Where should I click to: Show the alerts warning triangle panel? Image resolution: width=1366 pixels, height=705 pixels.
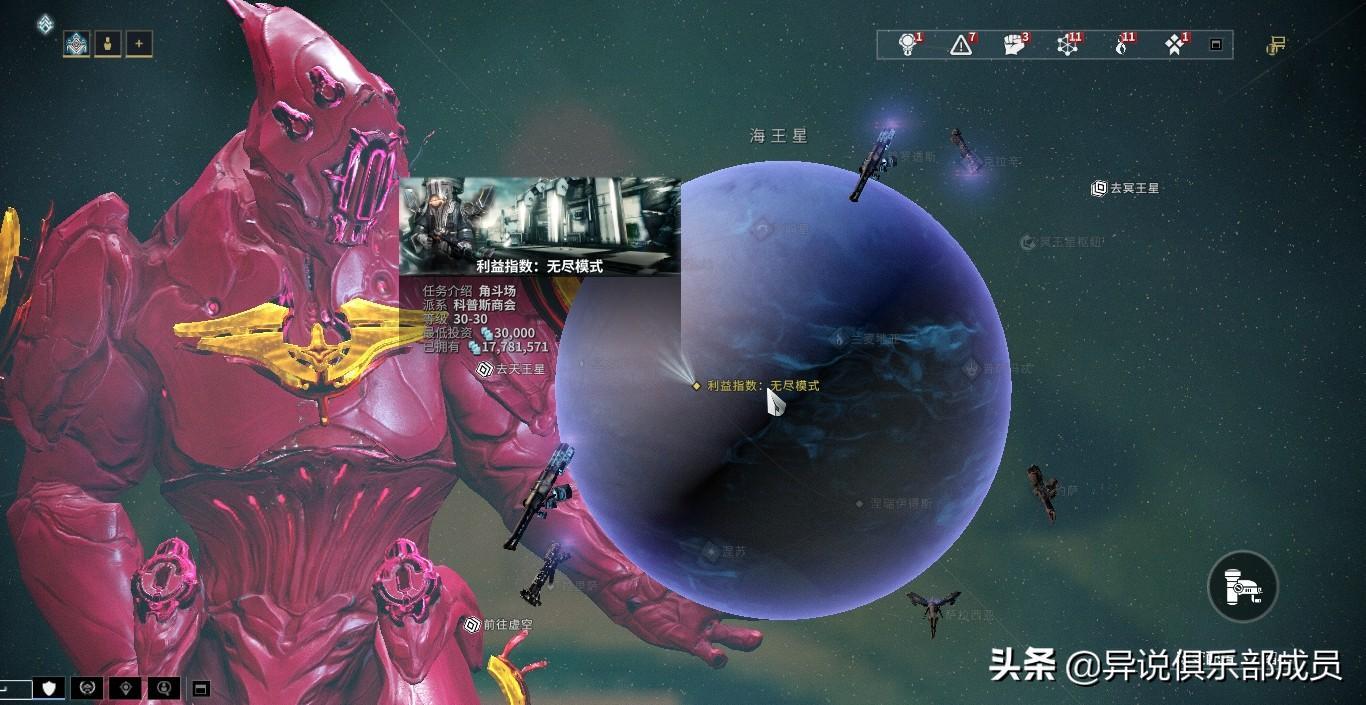point(962,44)
